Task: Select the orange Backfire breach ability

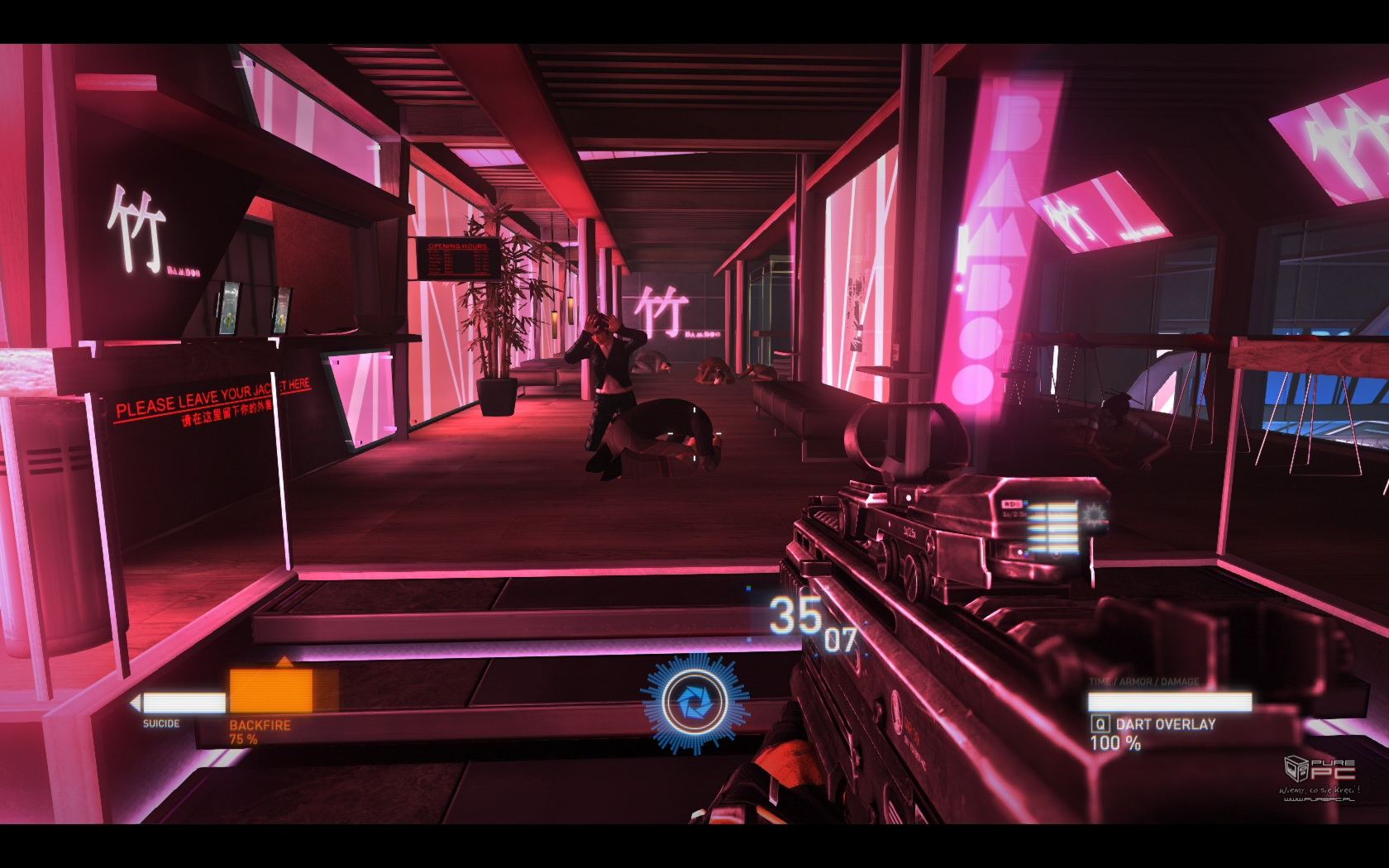Action: click(271, 691)
